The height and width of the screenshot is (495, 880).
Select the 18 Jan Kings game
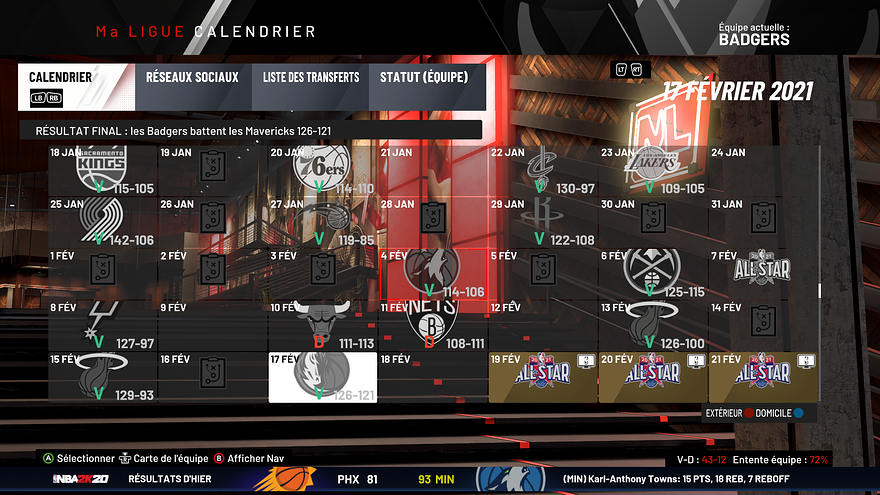(x=103, y=170)
